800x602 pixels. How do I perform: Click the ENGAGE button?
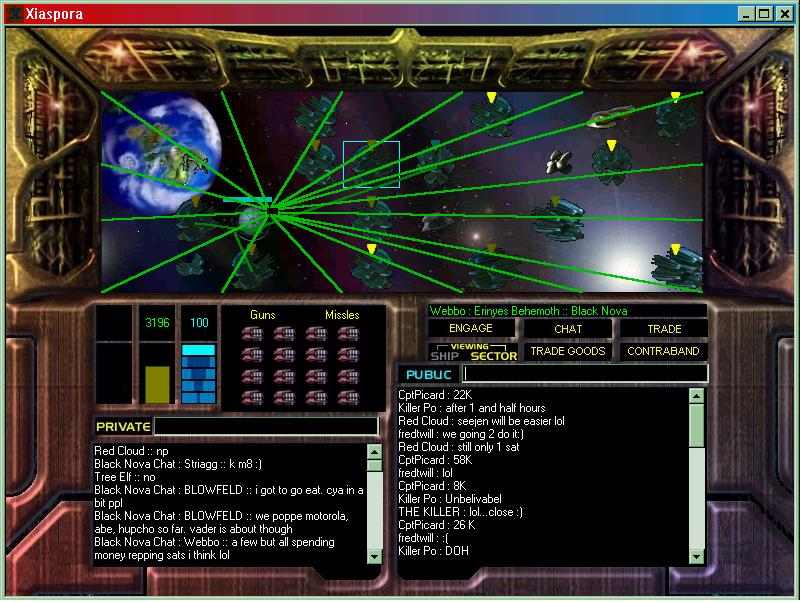tap(471, 328)
